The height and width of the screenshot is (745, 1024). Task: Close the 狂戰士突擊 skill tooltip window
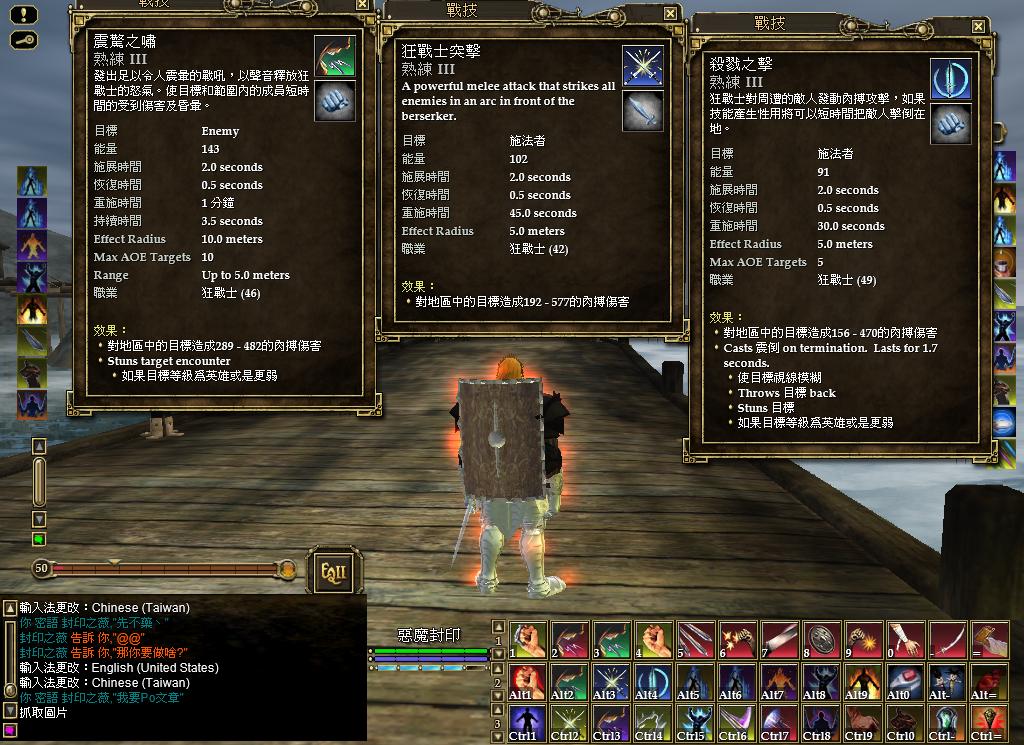[x=670, y=13]
